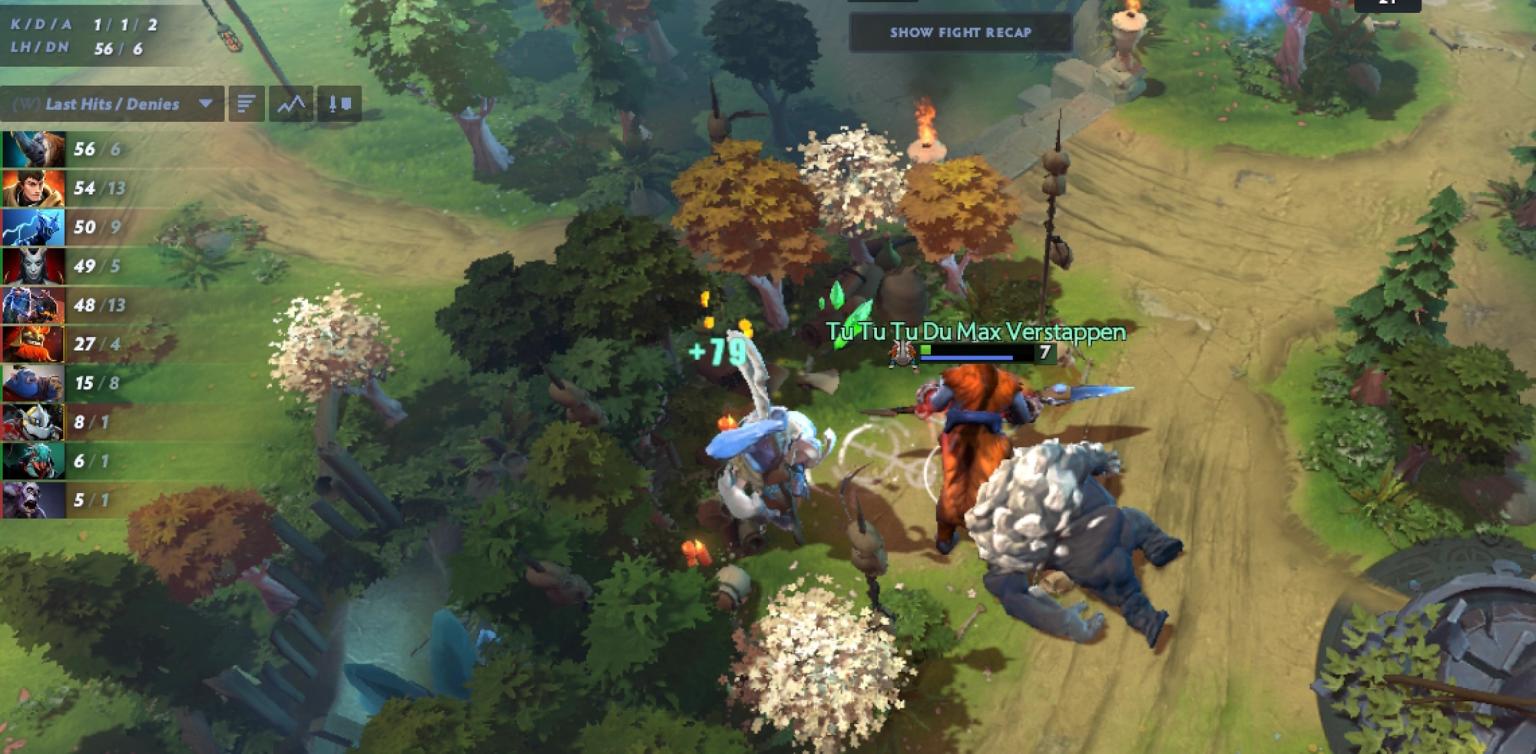Select the Magnus hero portrait
The image size is (1536, 754).
[x=32, y=150]
